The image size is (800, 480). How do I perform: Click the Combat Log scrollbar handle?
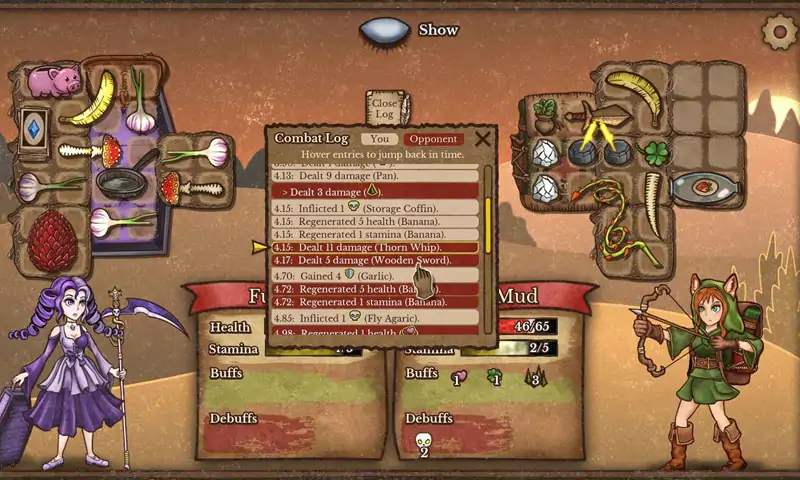click(488, 226)
